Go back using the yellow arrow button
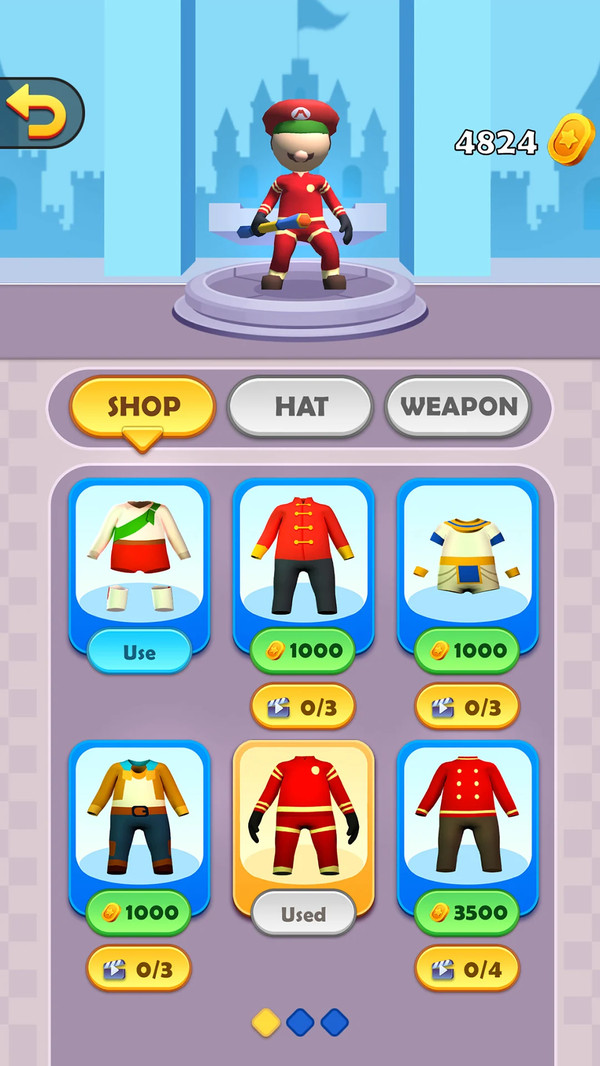Image resolution: width=600 pixels, height=1066 pixels. pyautogui.click(x=38, y=113)
